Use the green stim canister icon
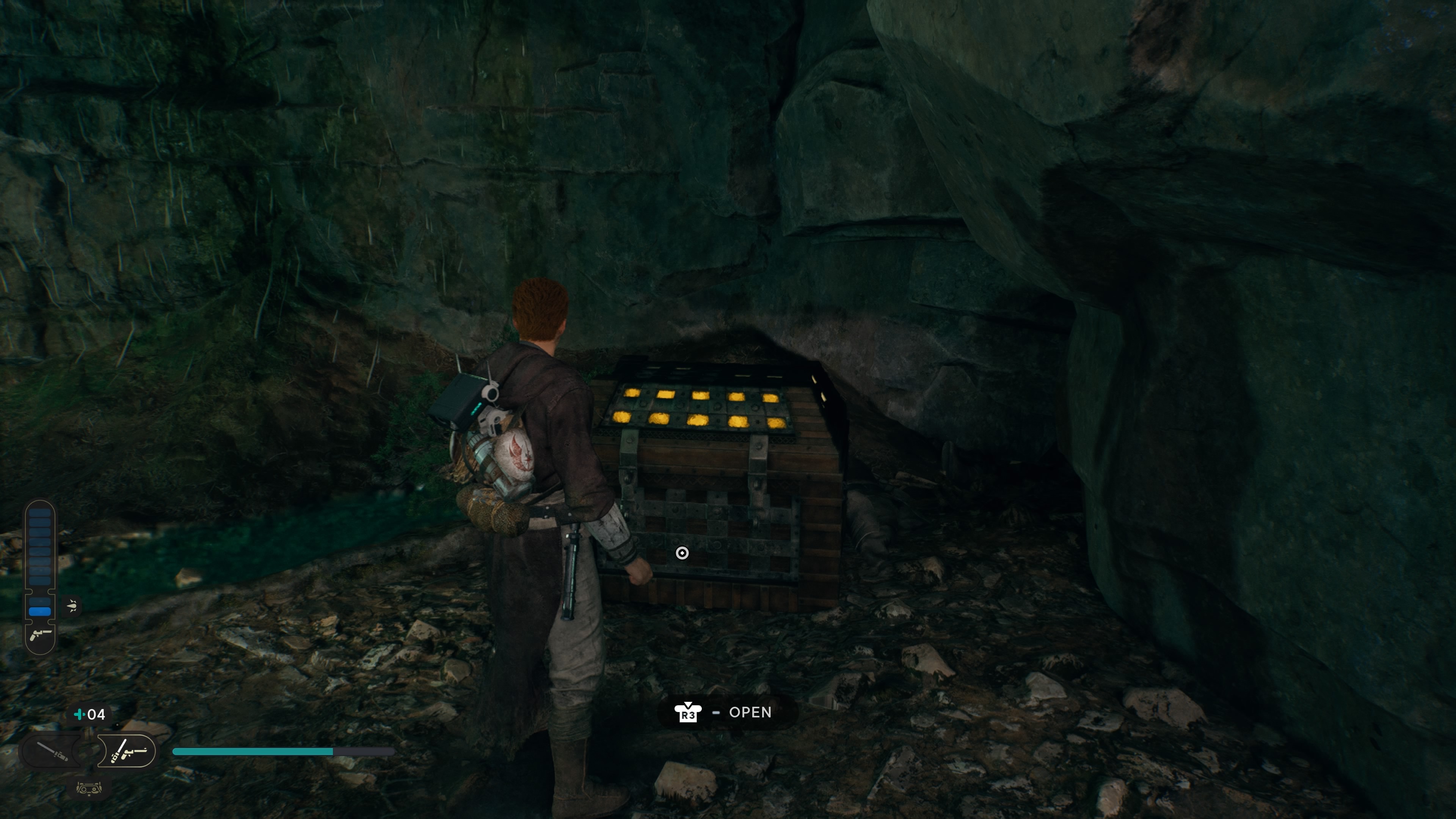The height and width of the screenshot is (819, 1456). point(80,714)
